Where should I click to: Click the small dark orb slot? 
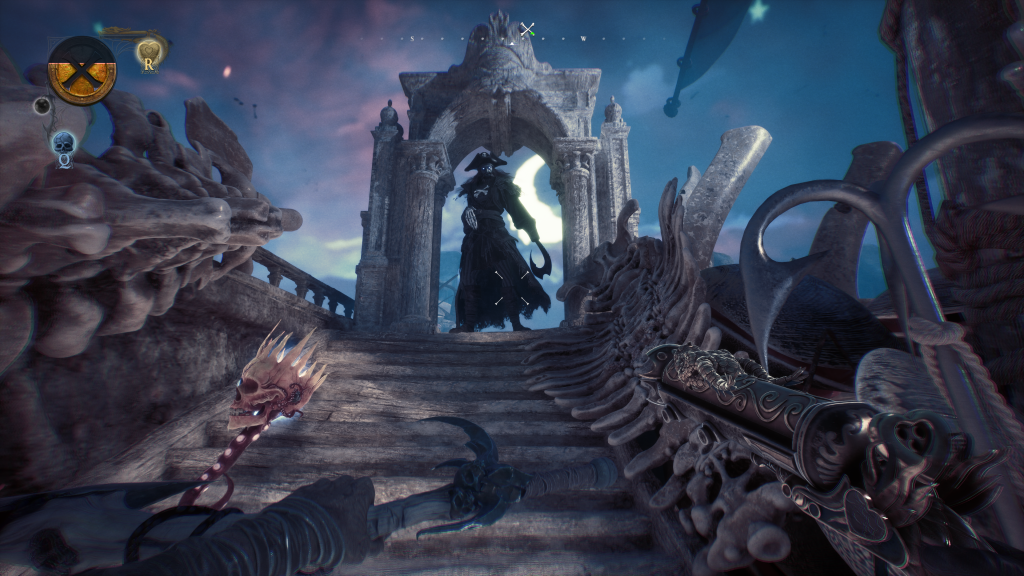coord(42,105)
